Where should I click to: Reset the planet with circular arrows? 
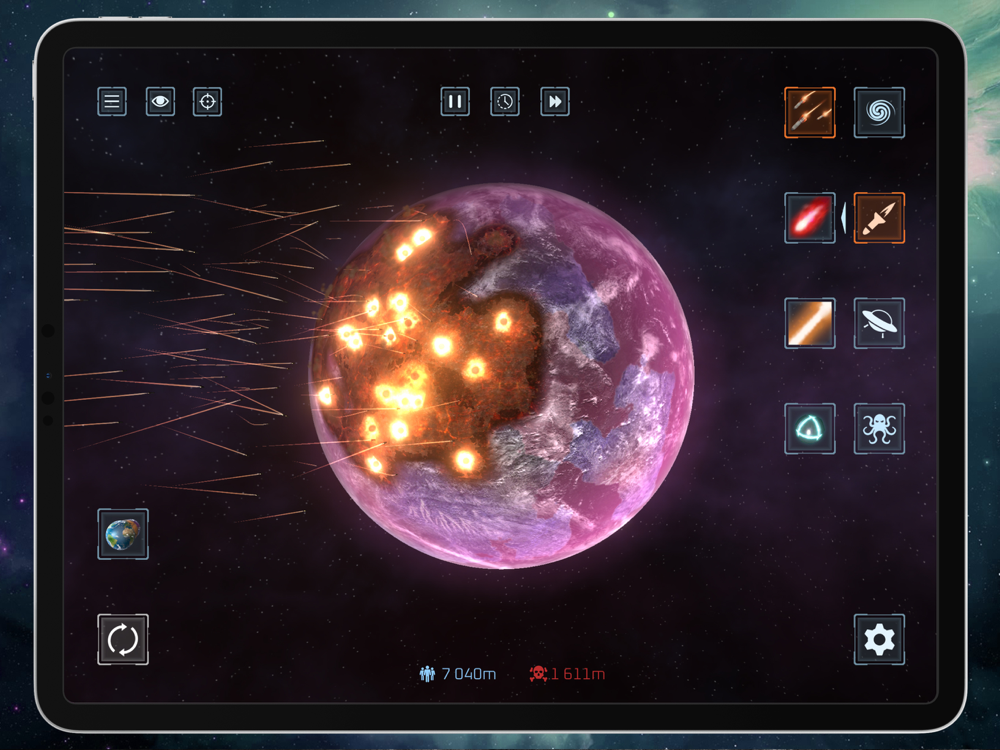click(x=123, y=639)
